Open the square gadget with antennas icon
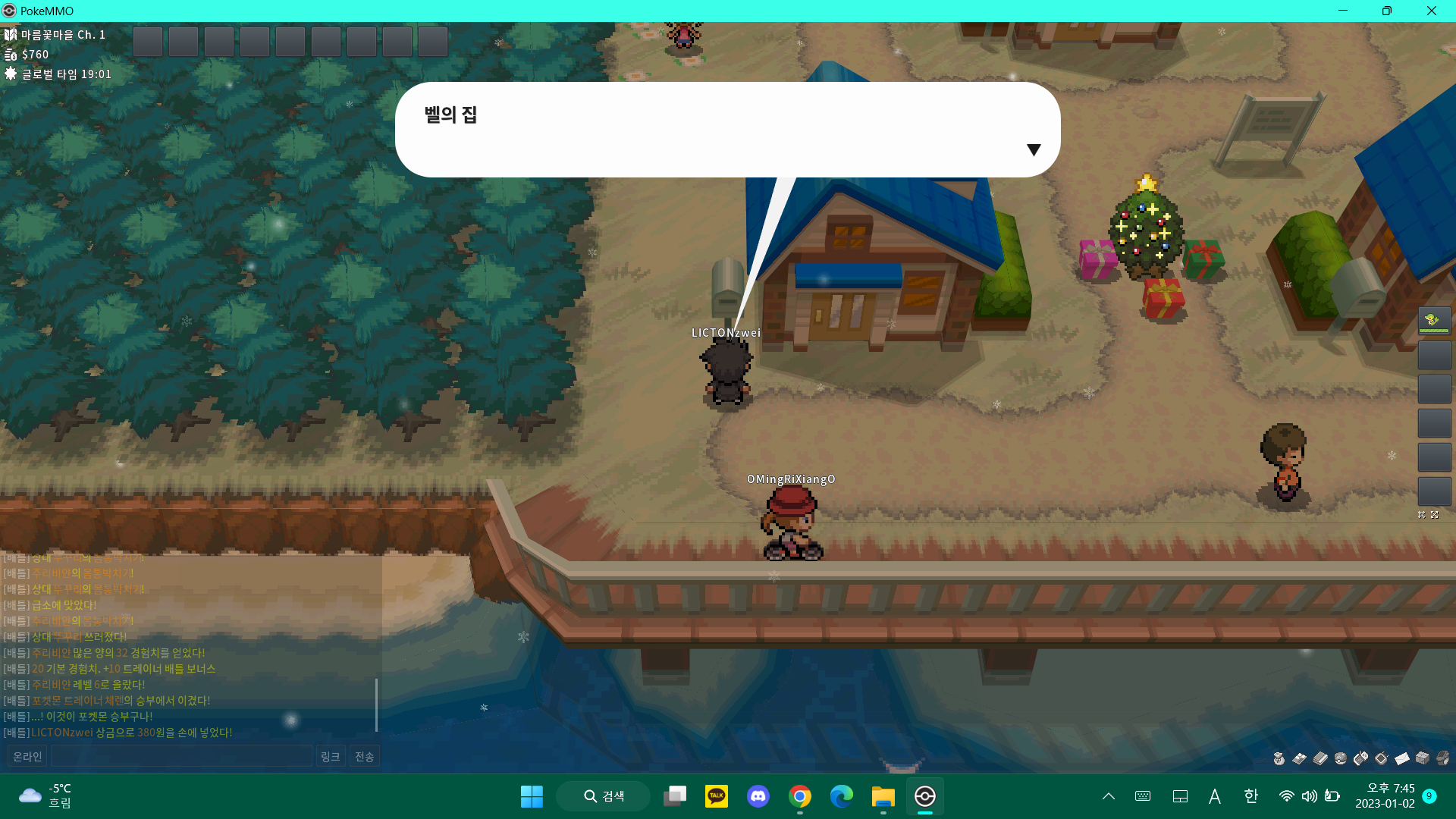The image size is (1456, 819). tap(1381, 758)
